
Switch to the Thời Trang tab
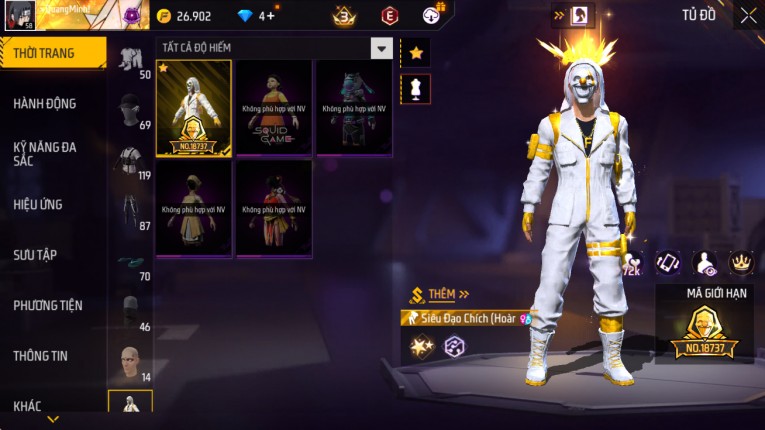click(52, 53)
